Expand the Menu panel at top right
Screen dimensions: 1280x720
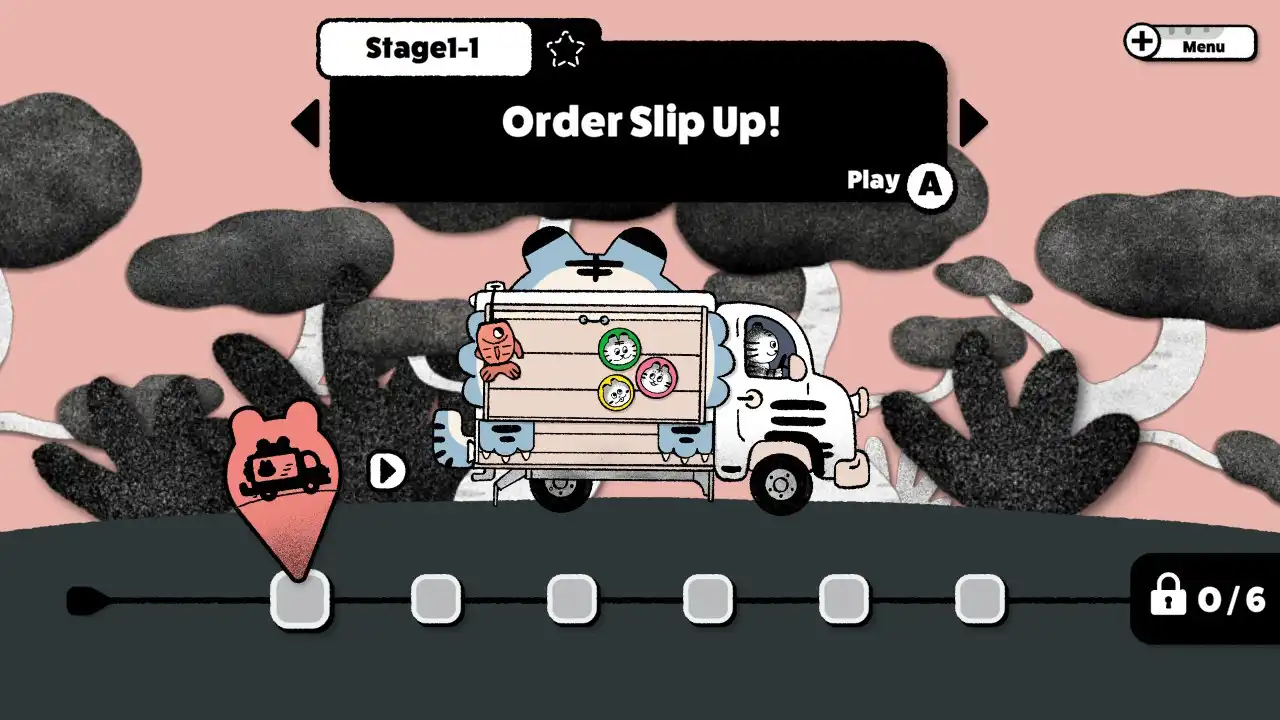coord(1203,45)
